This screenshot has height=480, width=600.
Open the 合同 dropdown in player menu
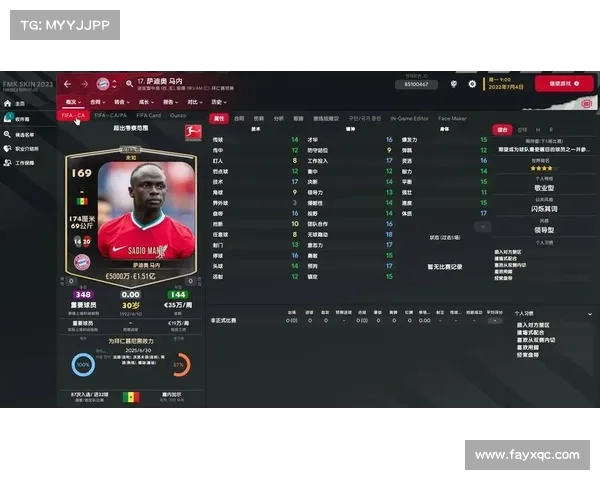98,102
